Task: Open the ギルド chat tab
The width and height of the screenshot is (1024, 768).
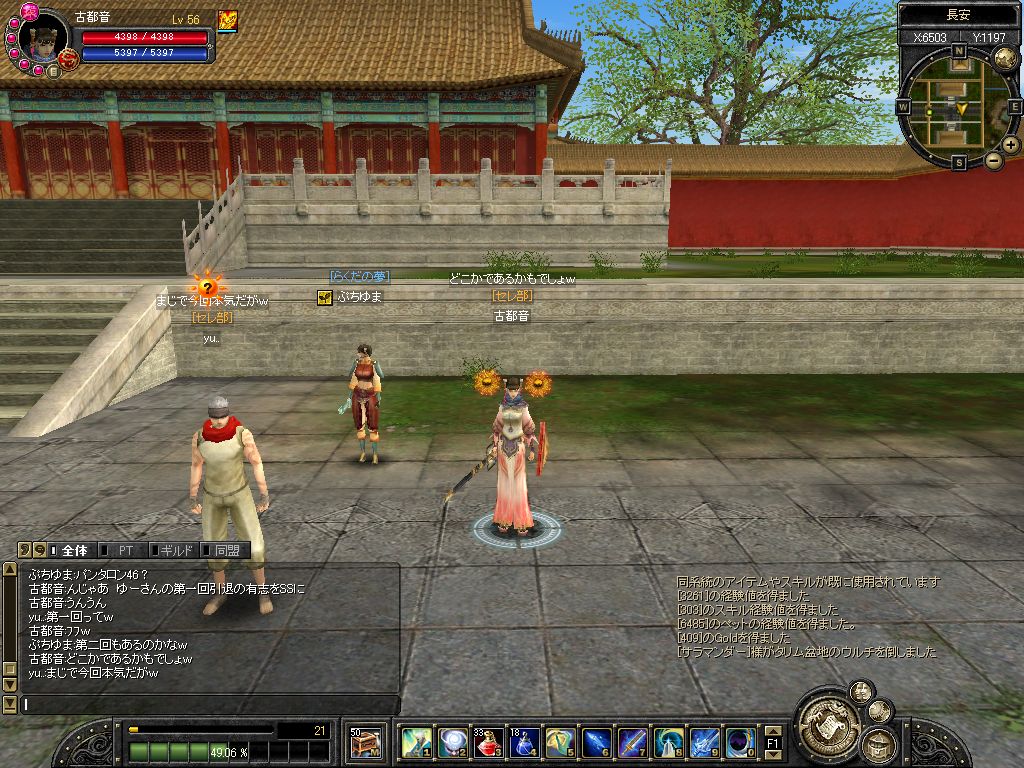Action: click(176, 550)
